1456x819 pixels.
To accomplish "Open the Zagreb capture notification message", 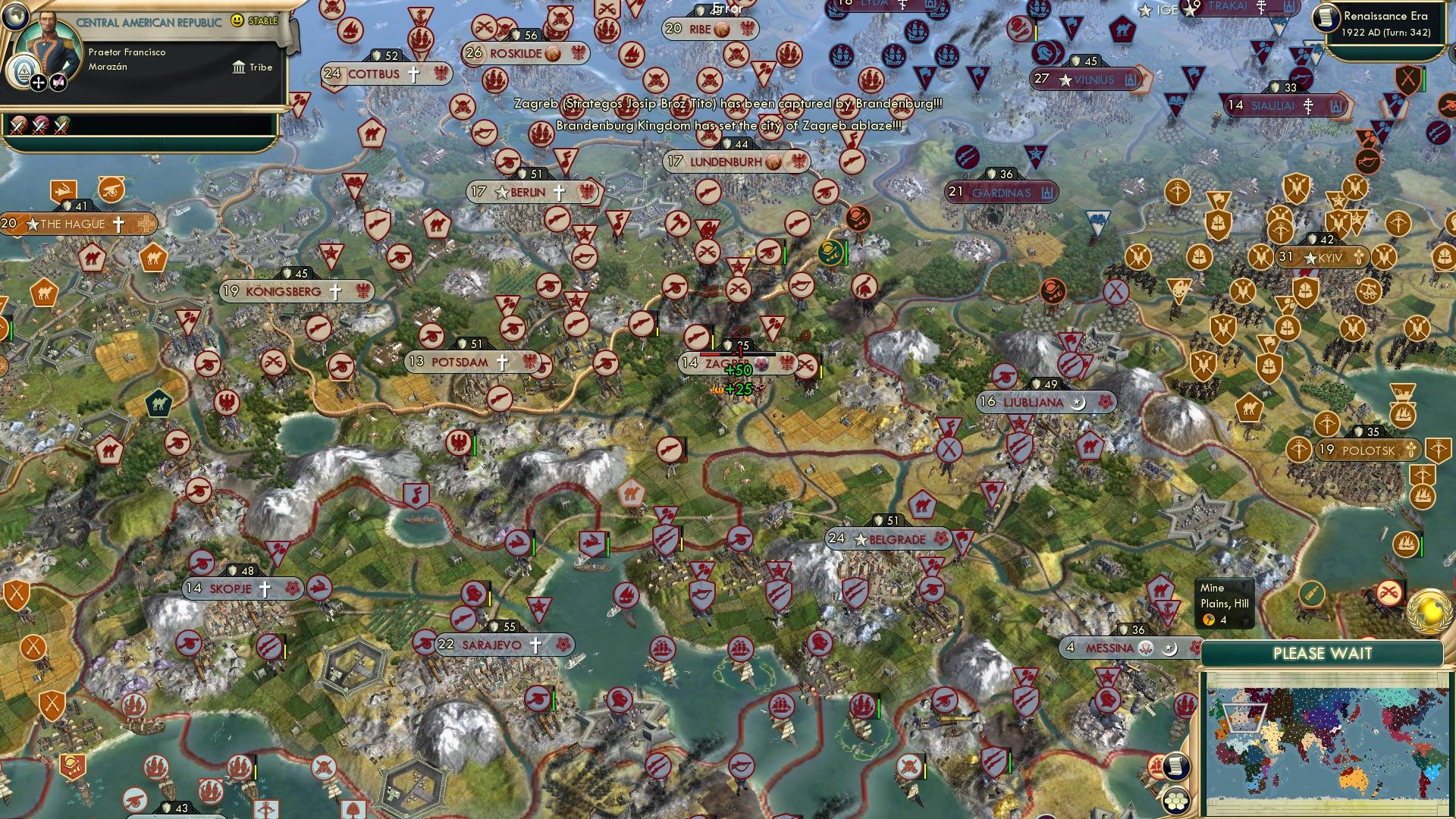I will (728, 105).
